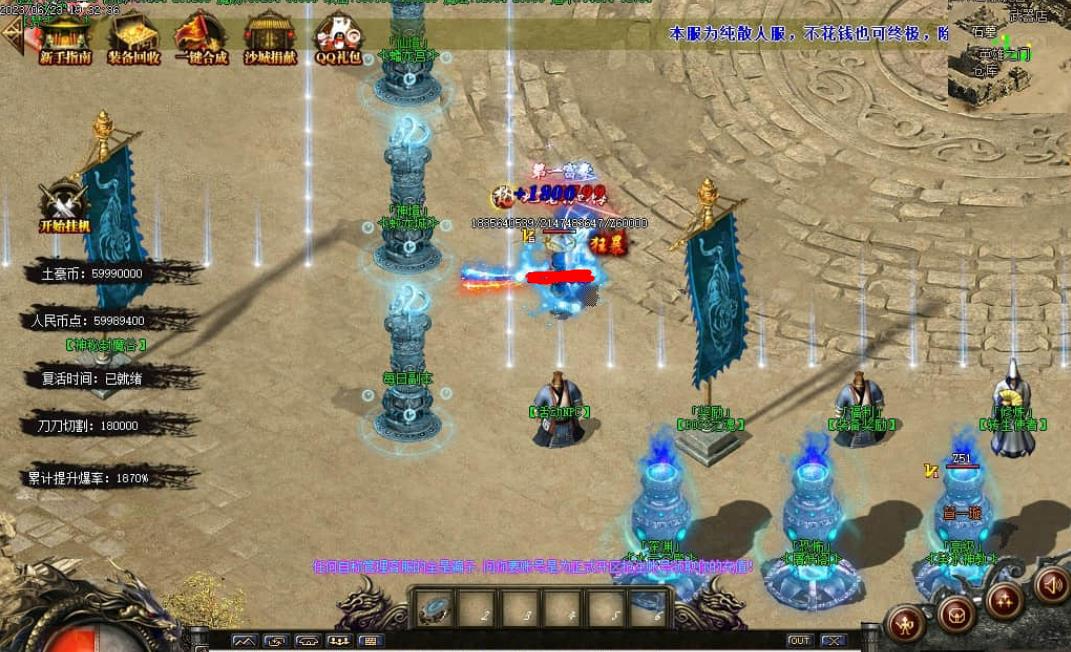This screenshot has width=1071, height=652.
Task: Open the 新手指南 beginner guide
Action: (x=65, y=38)
